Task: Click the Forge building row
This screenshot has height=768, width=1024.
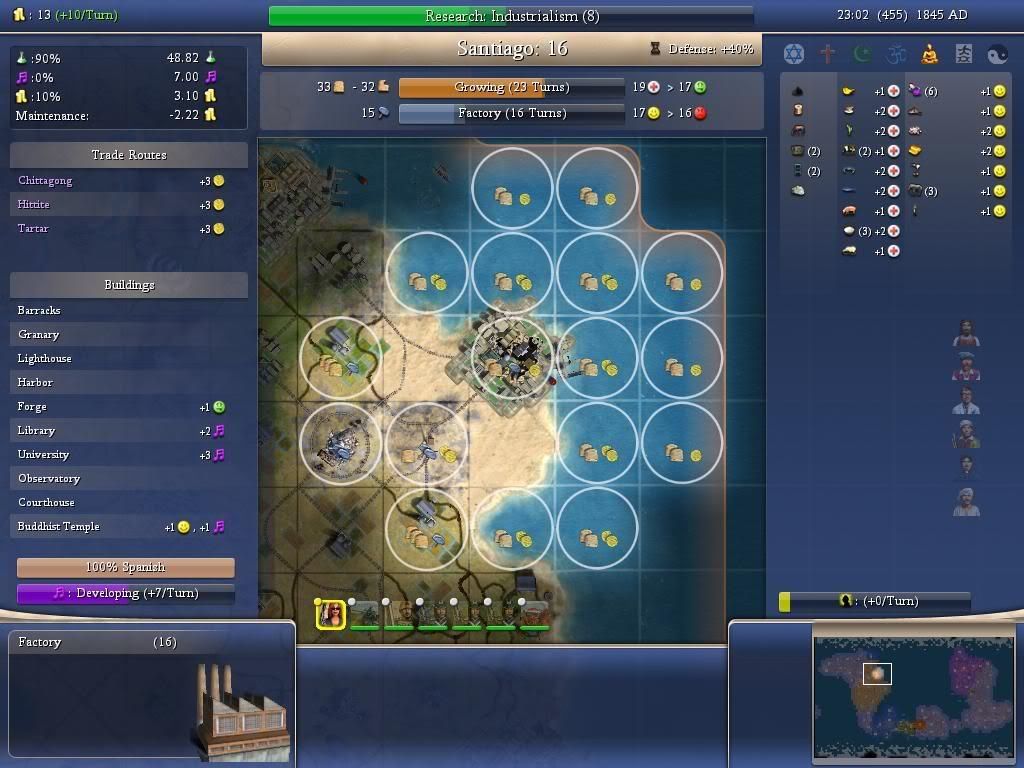Action: pyautogui.click(x=128, y=407)
